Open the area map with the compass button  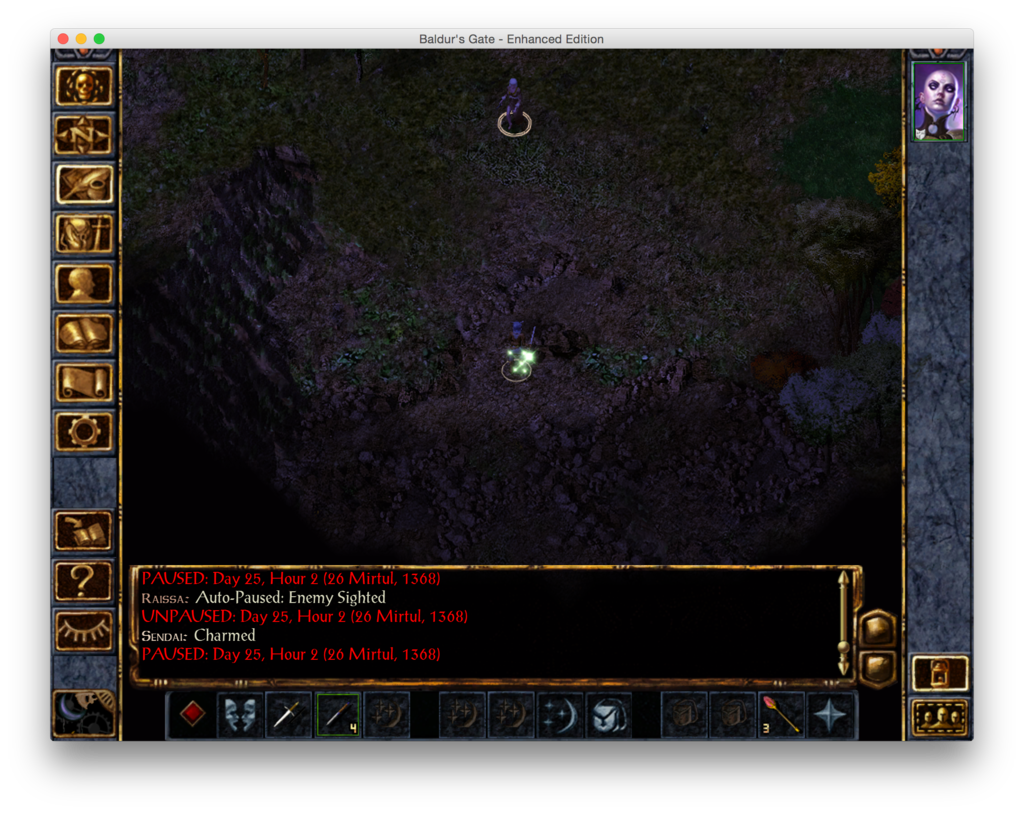point(84,135)
